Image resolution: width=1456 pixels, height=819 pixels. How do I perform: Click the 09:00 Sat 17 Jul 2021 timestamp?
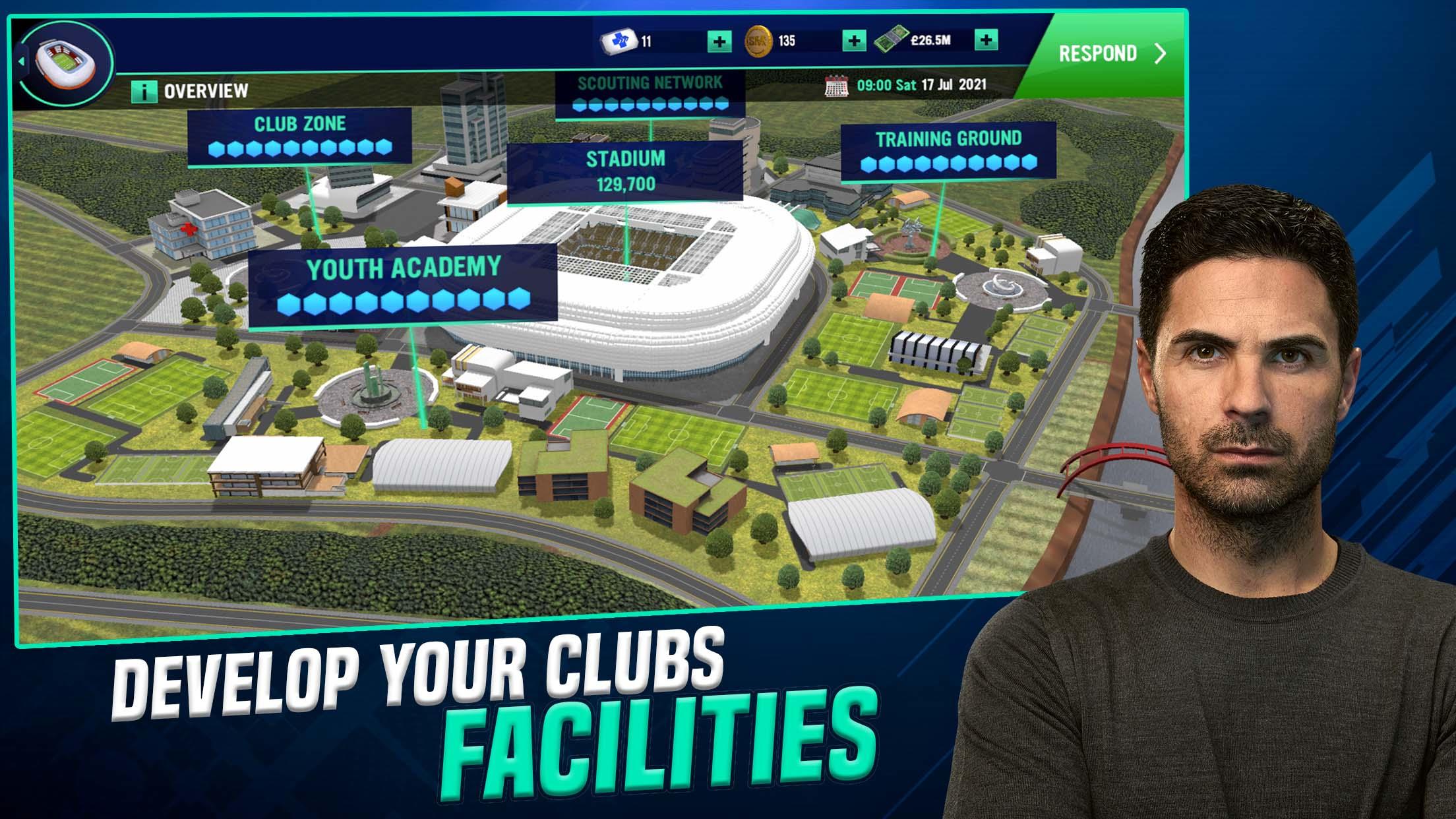point(920,84)
